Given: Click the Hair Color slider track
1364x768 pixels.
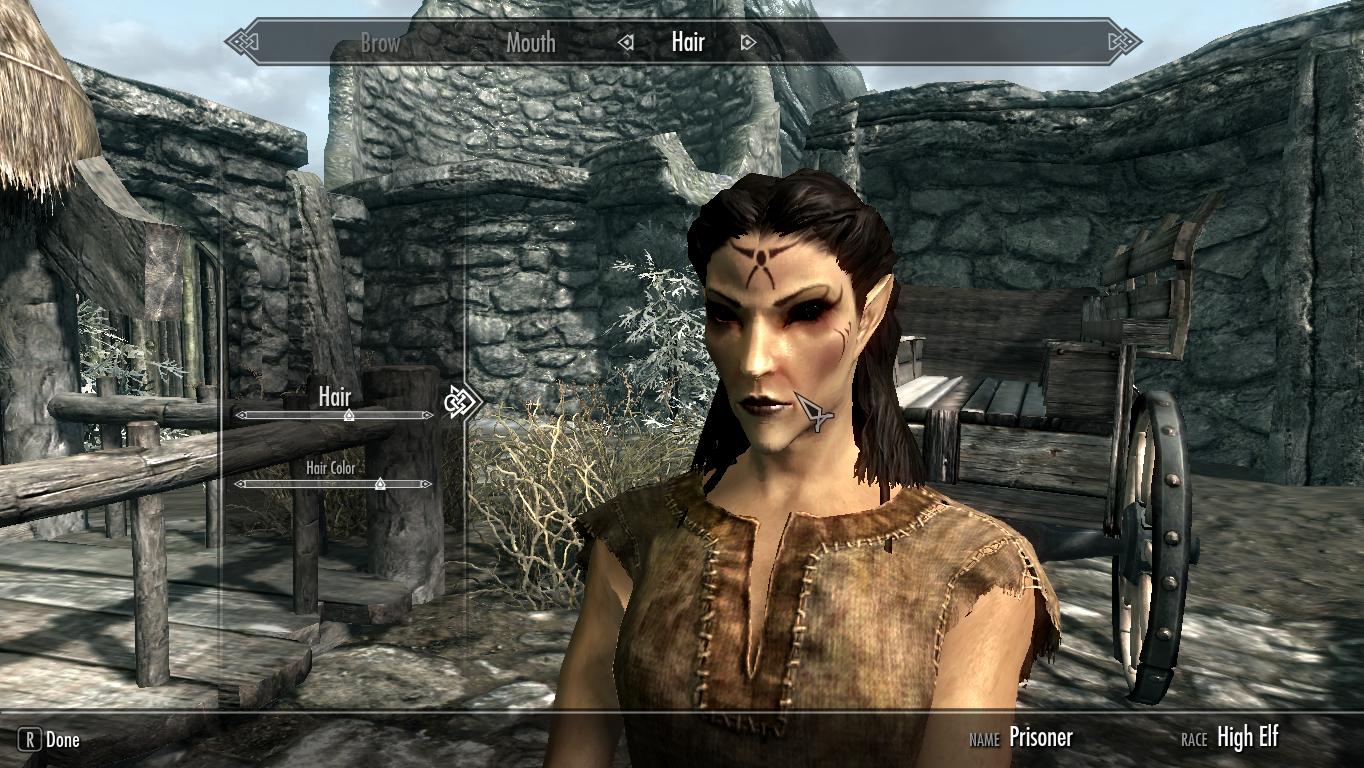Looking at the screenshot, I should (x=300, y=484).
